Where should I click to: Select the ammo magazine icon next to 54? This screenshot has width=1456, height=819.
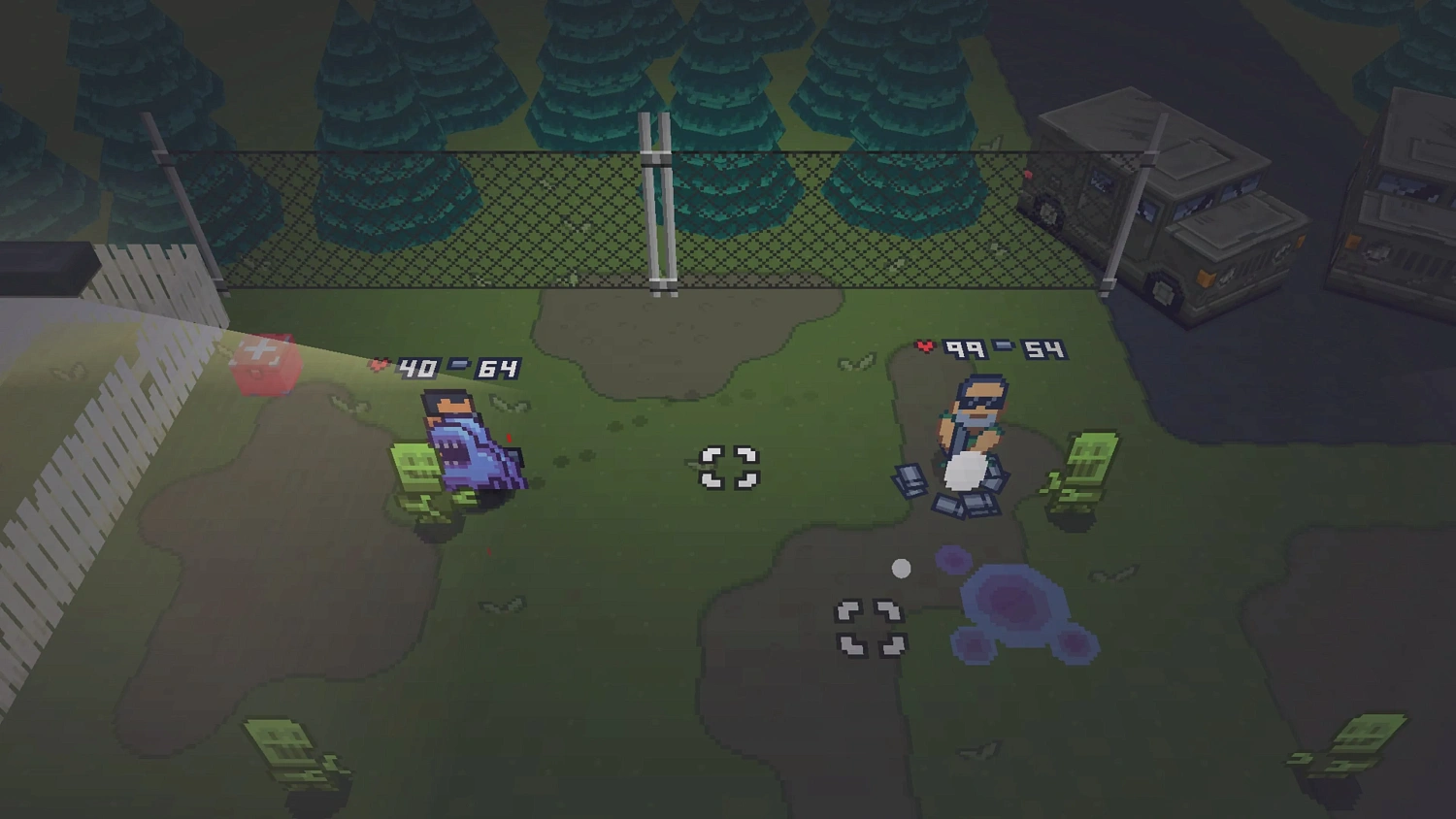click(1004, 345)
